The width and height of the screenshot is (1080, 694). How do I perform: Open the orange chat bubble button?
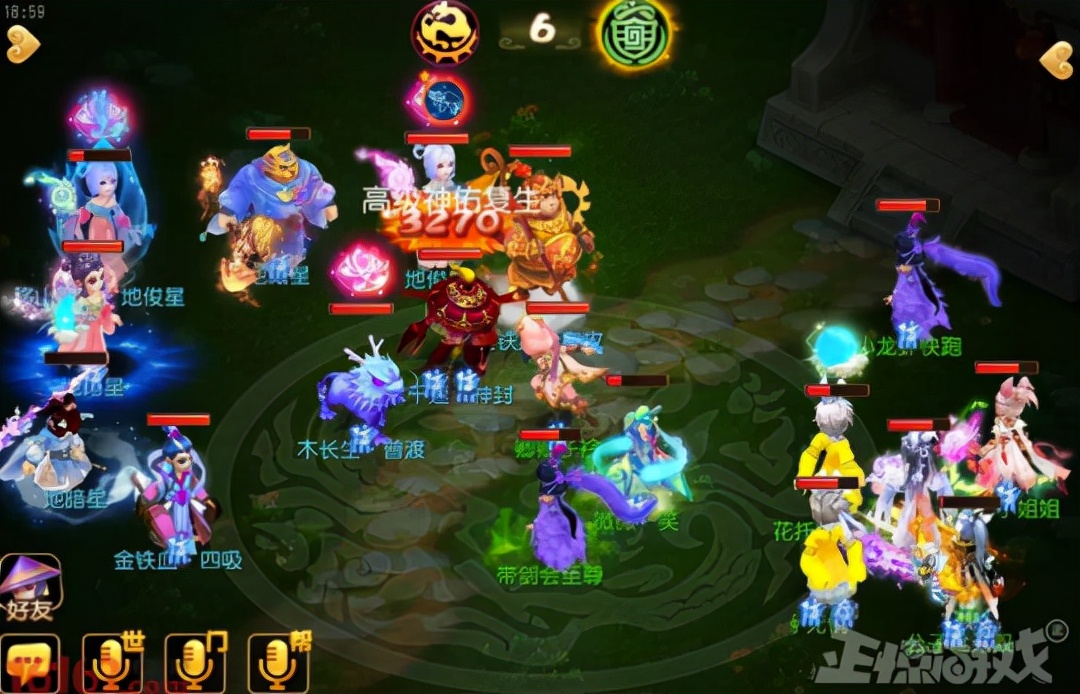(29, 662)
